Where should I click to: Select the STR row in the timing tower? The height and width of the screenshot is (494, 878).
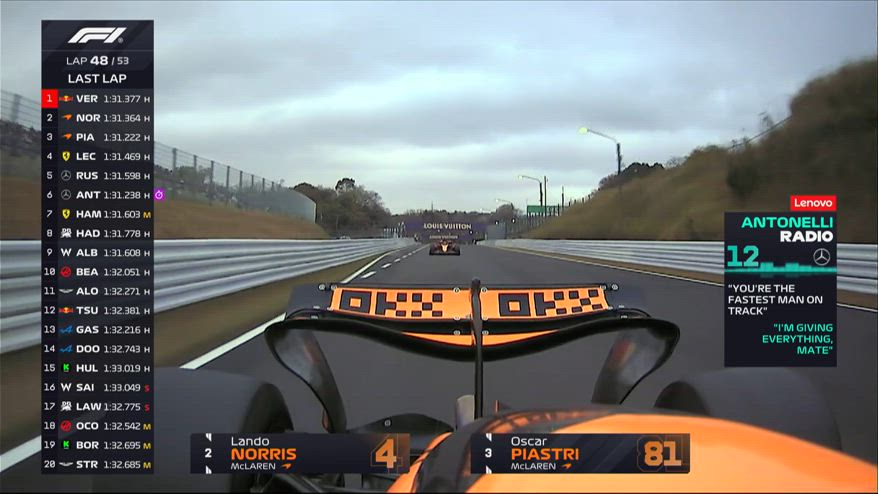click(x=97, y=464)
